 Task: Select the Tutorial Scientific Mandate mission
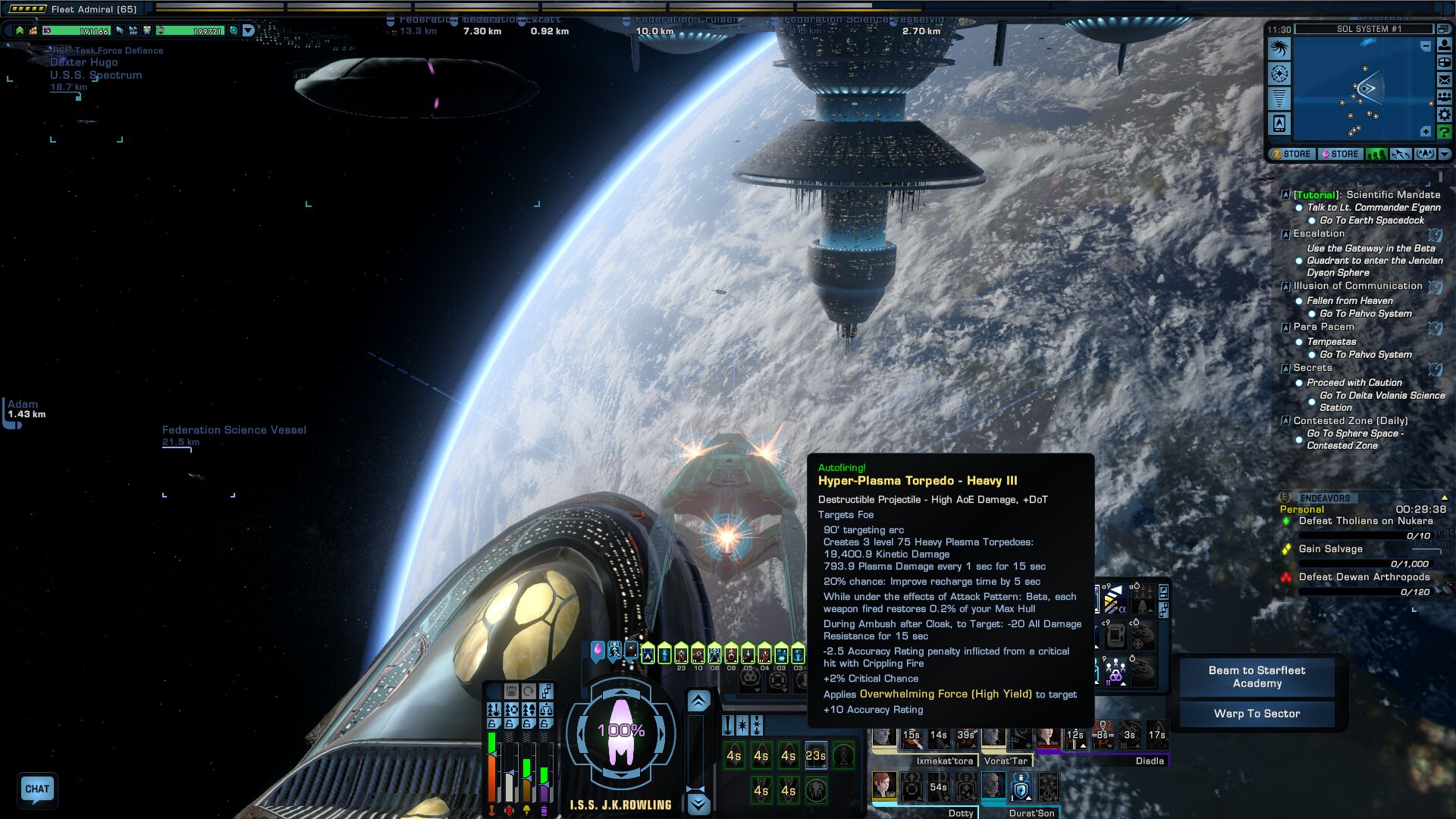coord(1367,195)
